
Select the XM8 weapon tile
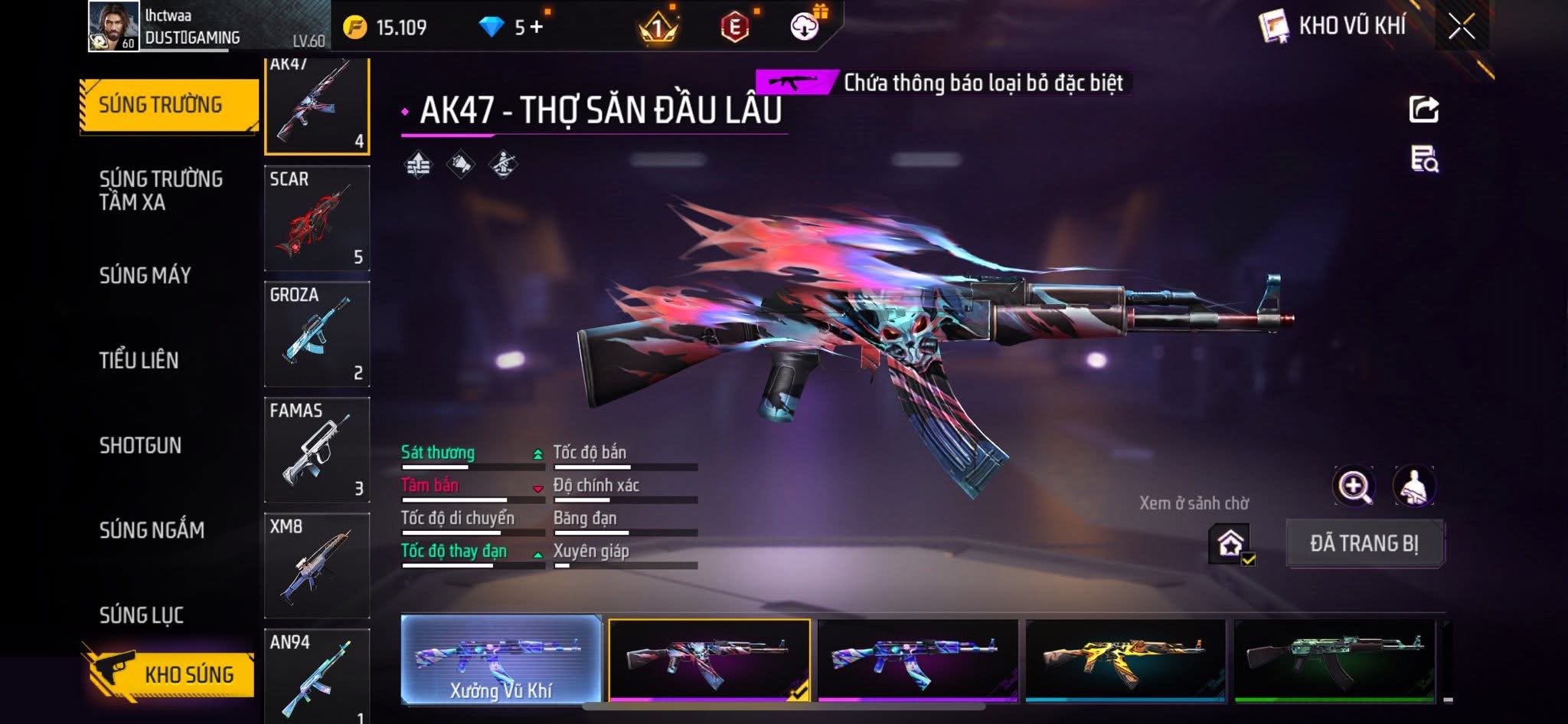[317, 565]
